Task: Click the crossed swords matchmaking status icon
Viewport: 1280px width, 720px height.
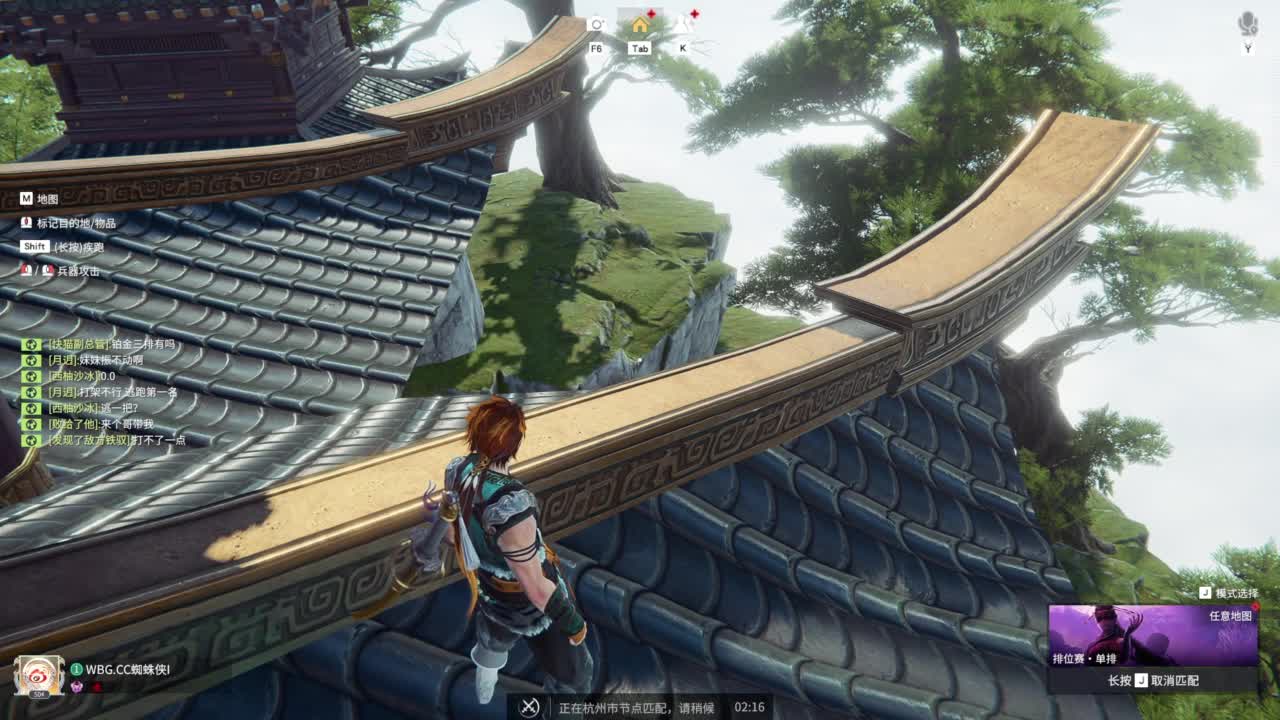Action: 530,707
